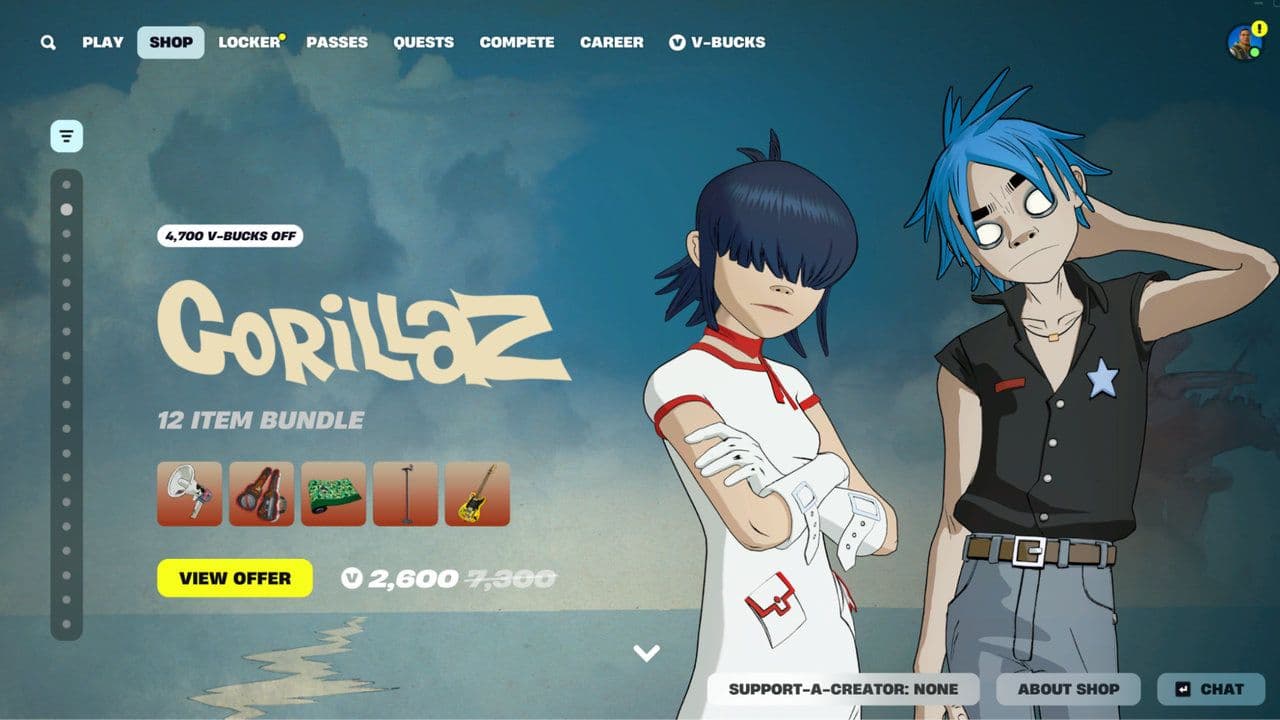Select the highlighted dot on left page navigation
Image resolution: width=1280 pixels, height=720 pixels.
[67, 210]
